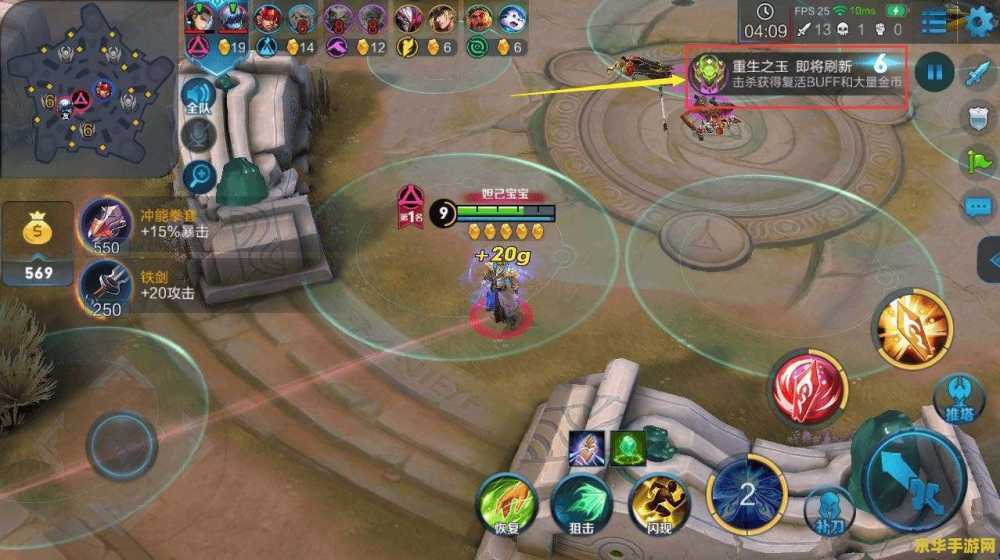Tap the magnifier zoom button
The height and width of the screenshot is (560, 1000).
pos(198,177)
